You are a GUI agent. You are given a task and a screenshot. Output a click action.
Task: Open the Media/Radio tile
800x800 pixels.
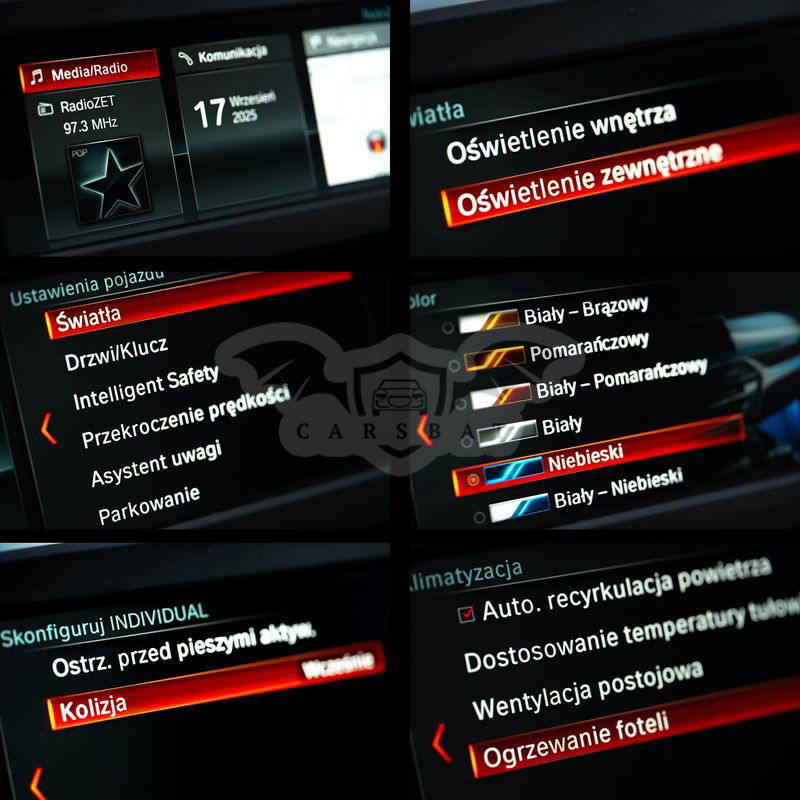(x=90, y=72)
